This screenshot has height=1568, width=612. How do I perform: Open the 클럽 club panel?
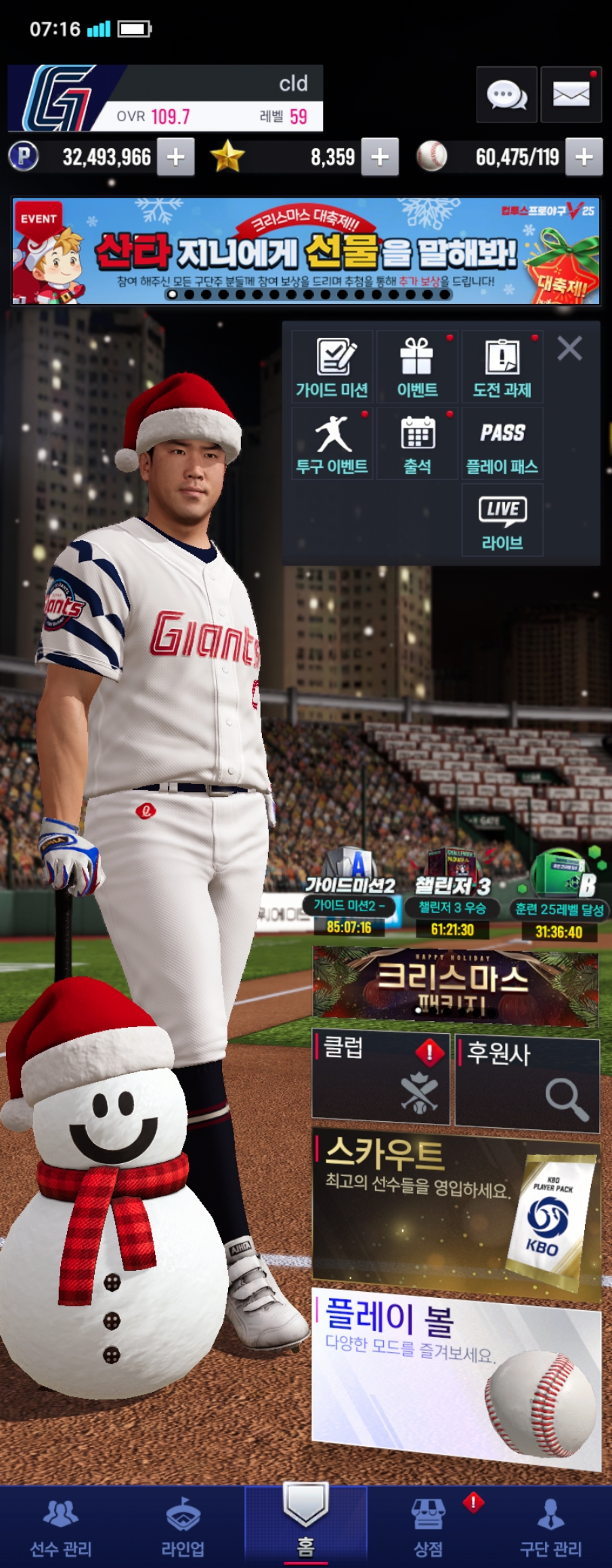click(x=380, y=1078)
